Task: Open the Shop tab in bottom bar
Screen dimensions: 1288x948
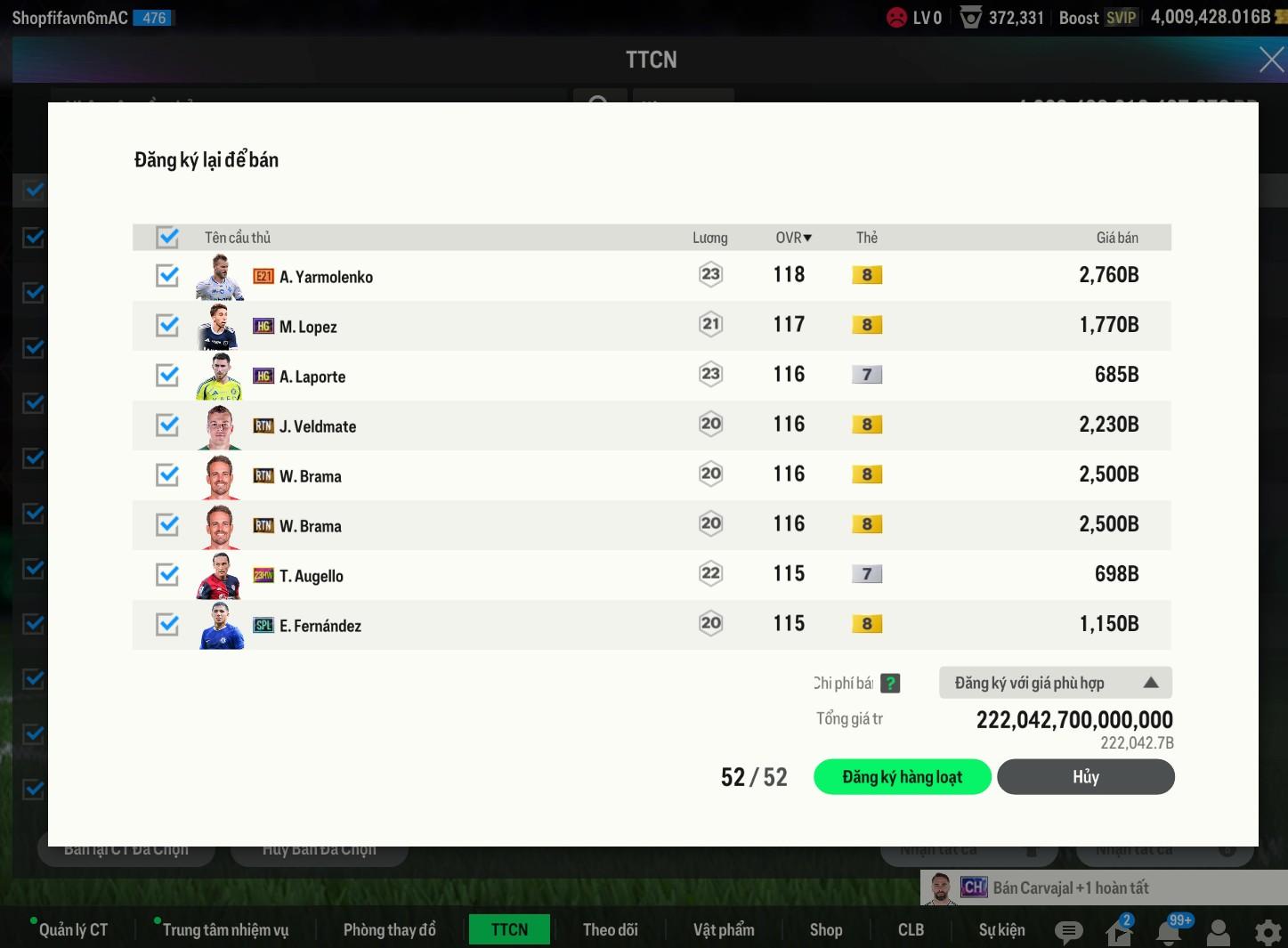Action: pyautogui.click(x=825, y=930)
